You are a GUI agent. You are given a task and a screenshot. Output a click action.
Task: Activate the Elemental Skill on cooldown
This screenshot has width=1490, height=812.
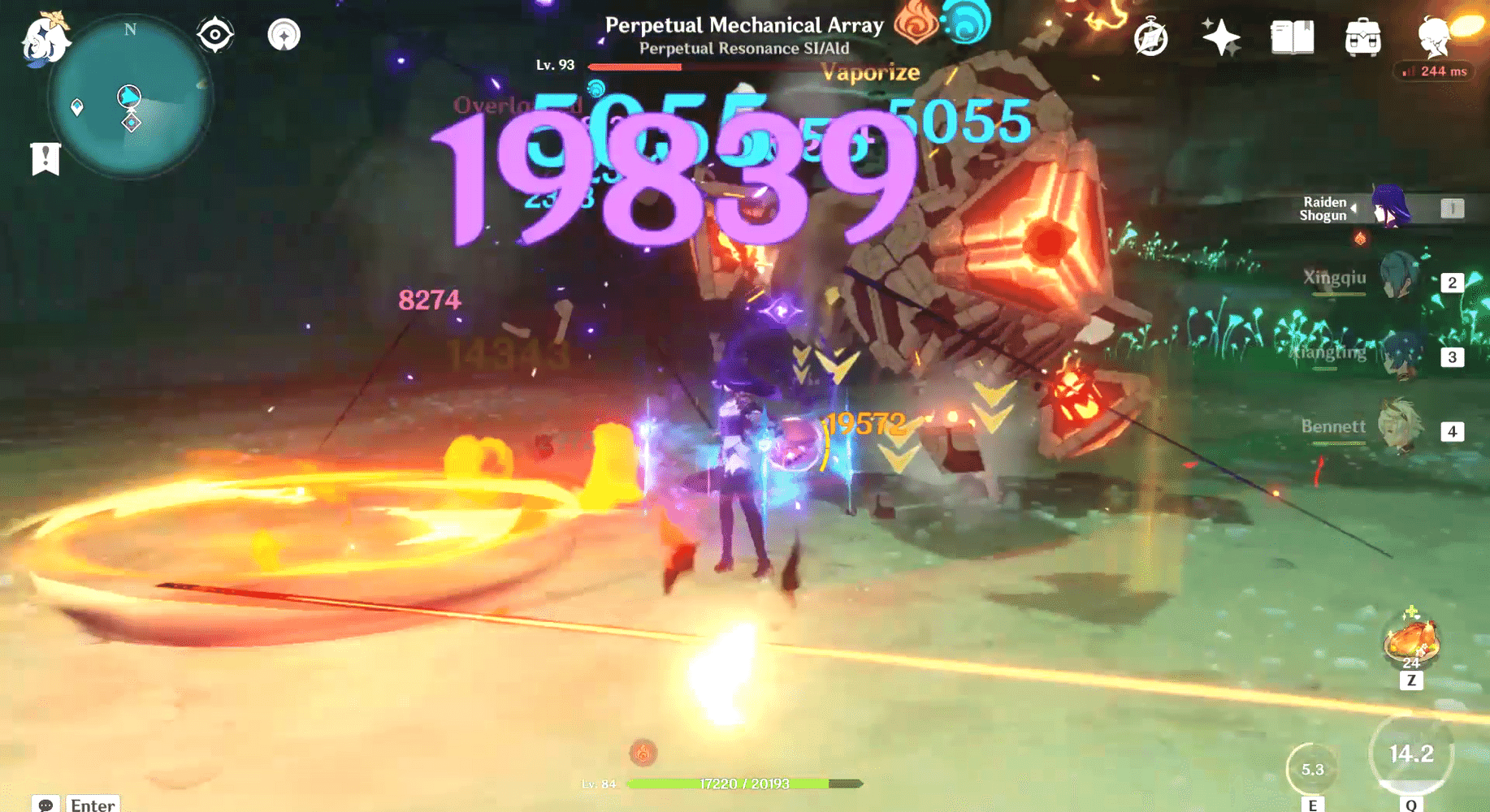coord(1313,767)
